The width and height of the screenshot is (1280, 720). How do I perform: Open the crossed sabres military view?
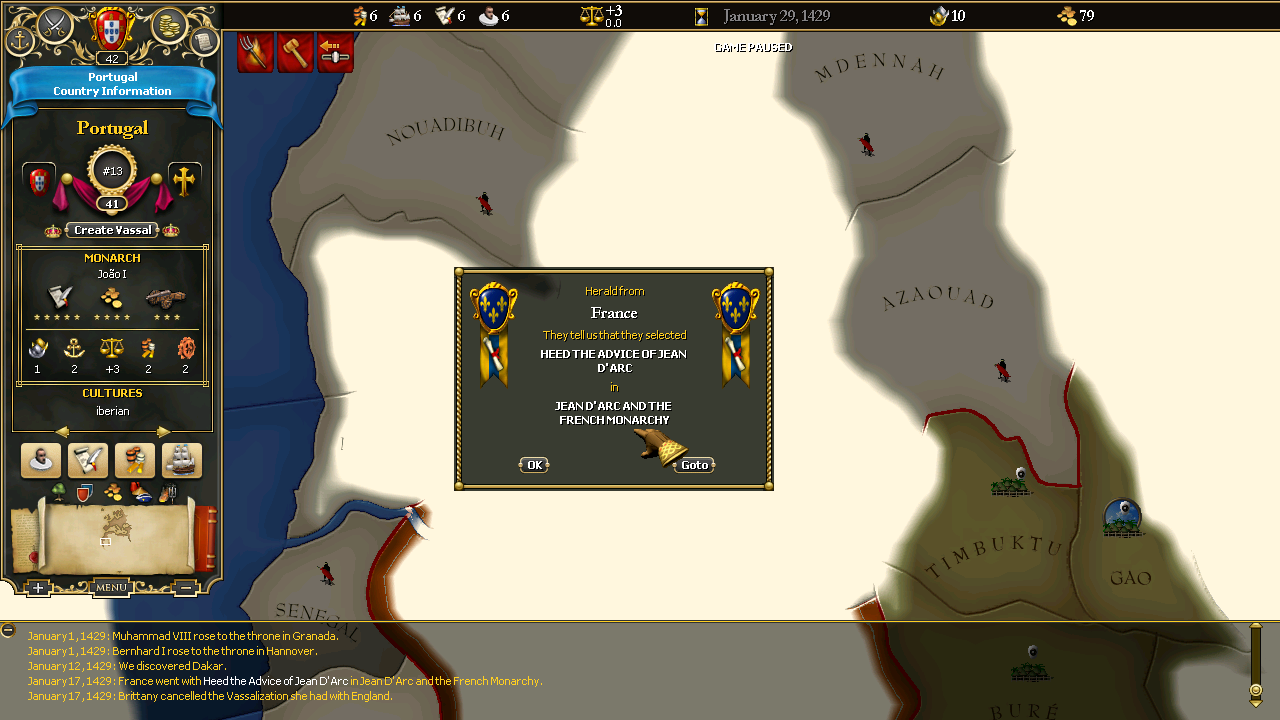[x=55, y=22]
